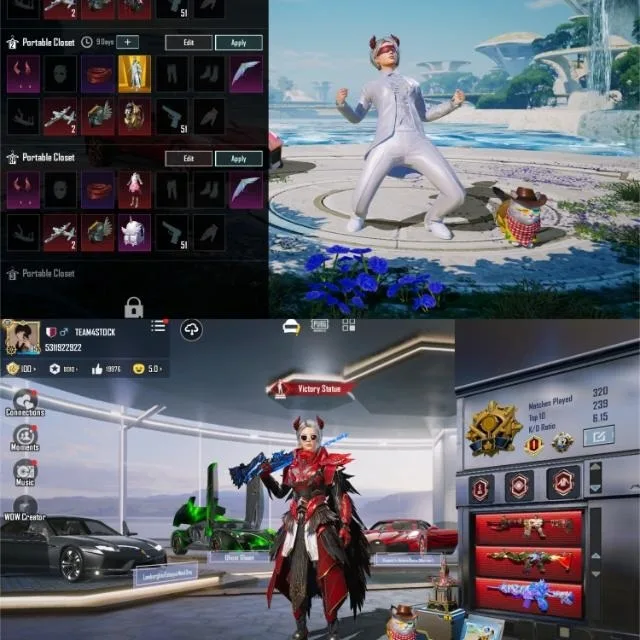The height and width of the screenshot is (640, 640).
Task: Open the Music icon
Action: point(25,472)
